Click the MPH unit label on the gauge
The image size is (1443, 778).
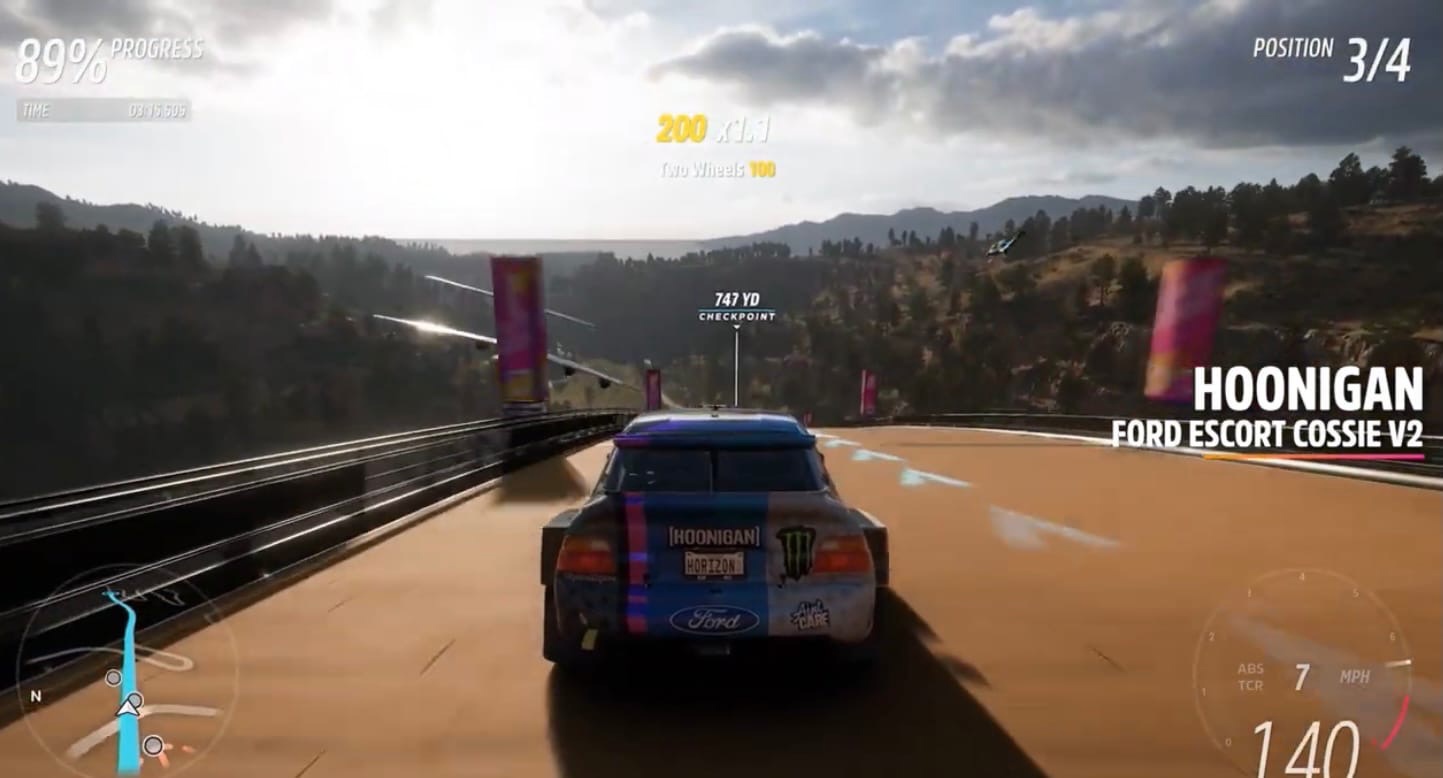click(x=1355, y=676)
